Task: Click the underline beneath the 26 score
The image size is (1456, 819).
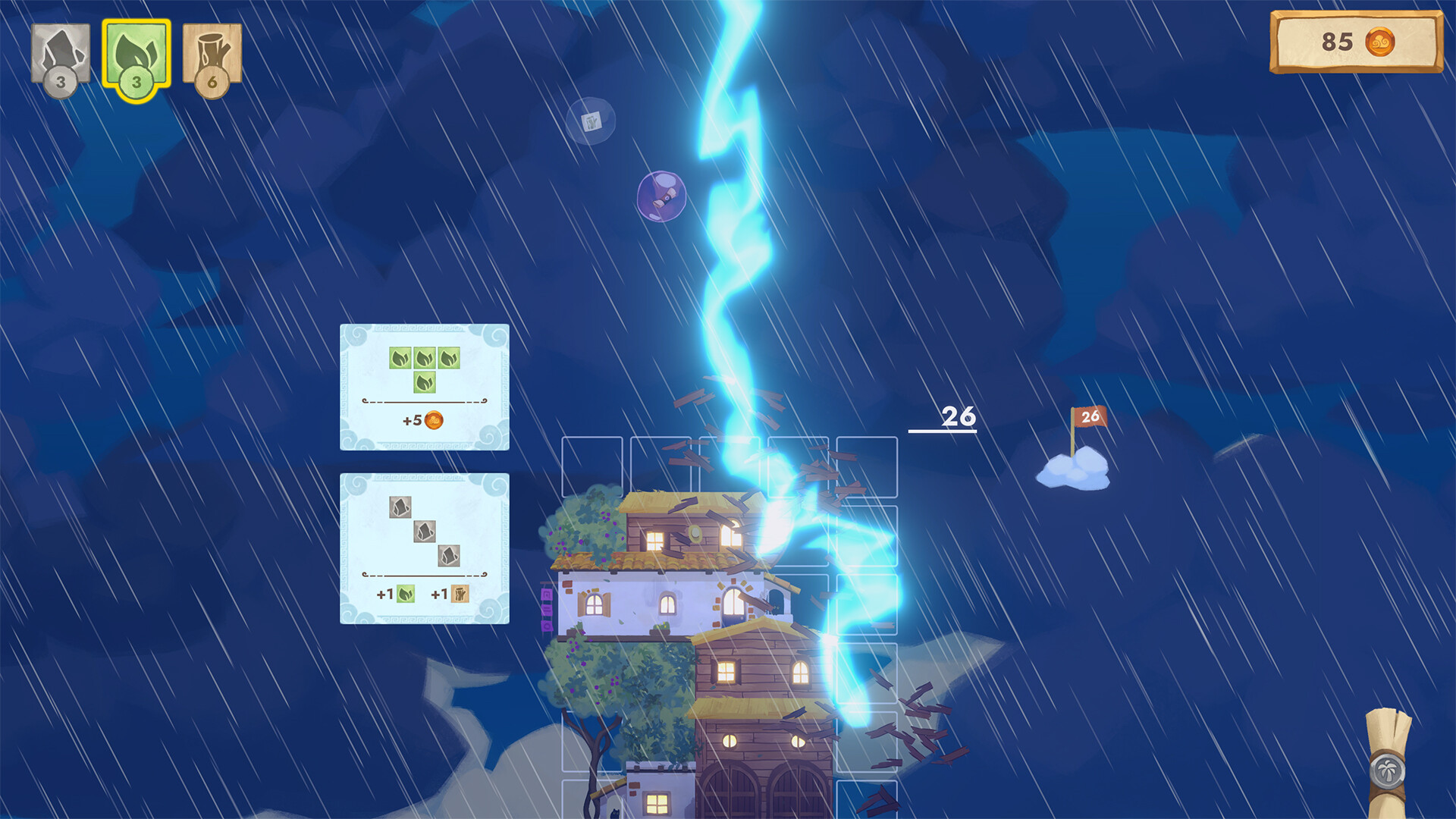Action: tap(943, 429)
